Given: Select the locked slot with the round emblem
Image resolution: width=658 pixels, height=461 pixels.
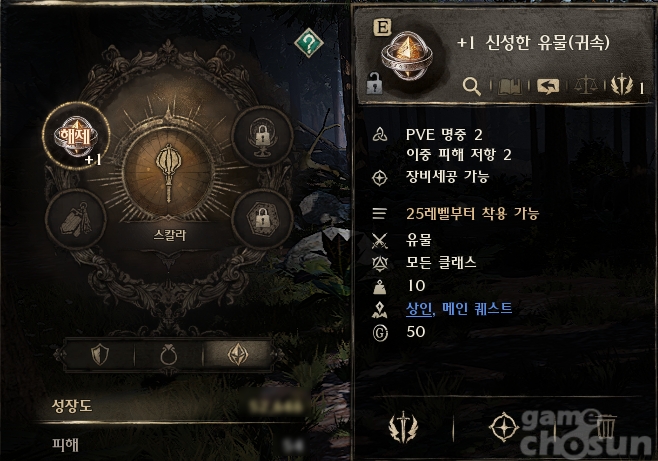Looking at the screenshot, I should pyautogui.click(x=263, y=136).
